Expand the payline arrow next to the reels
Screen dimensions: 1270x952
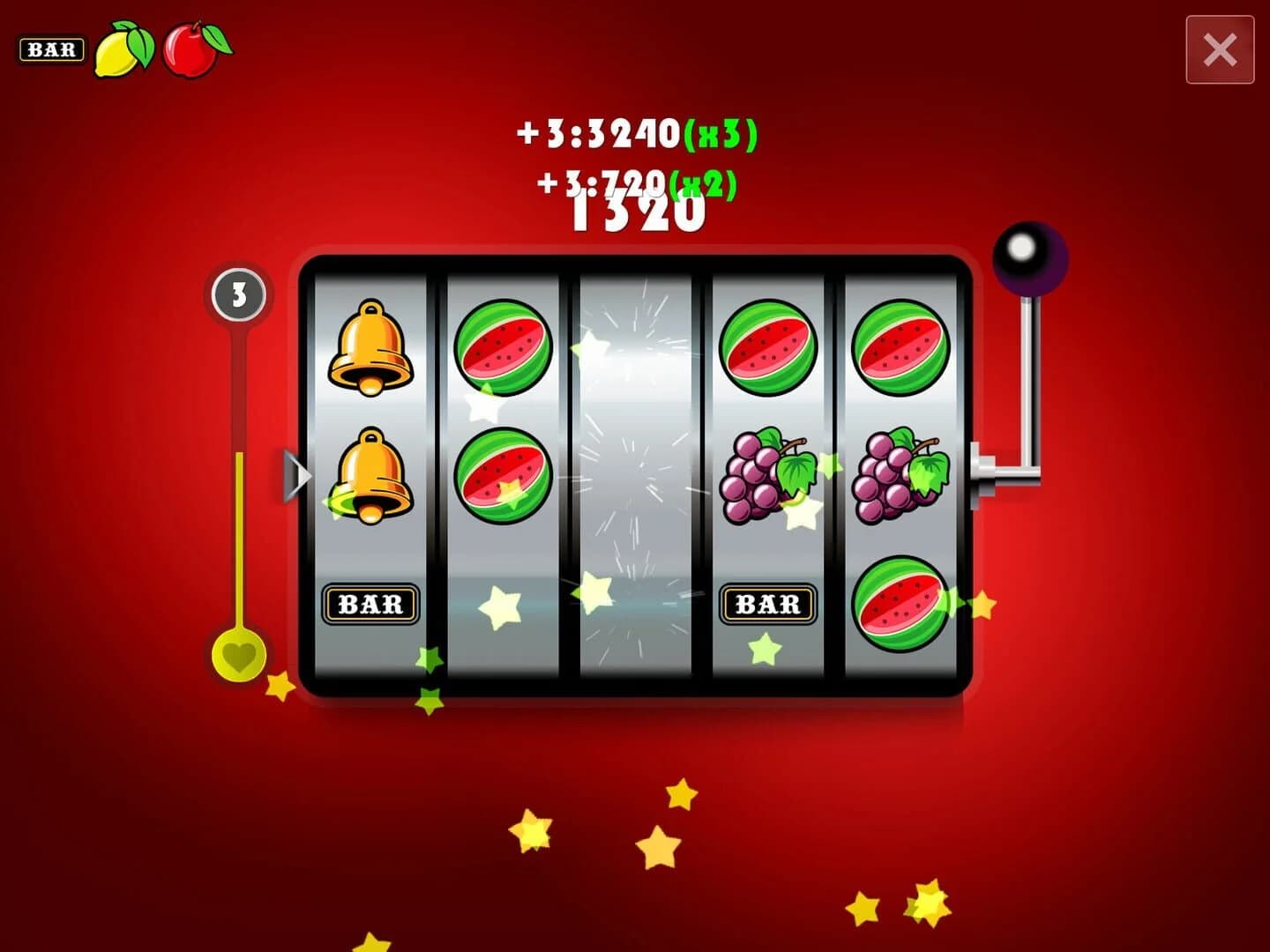(297, 476)
